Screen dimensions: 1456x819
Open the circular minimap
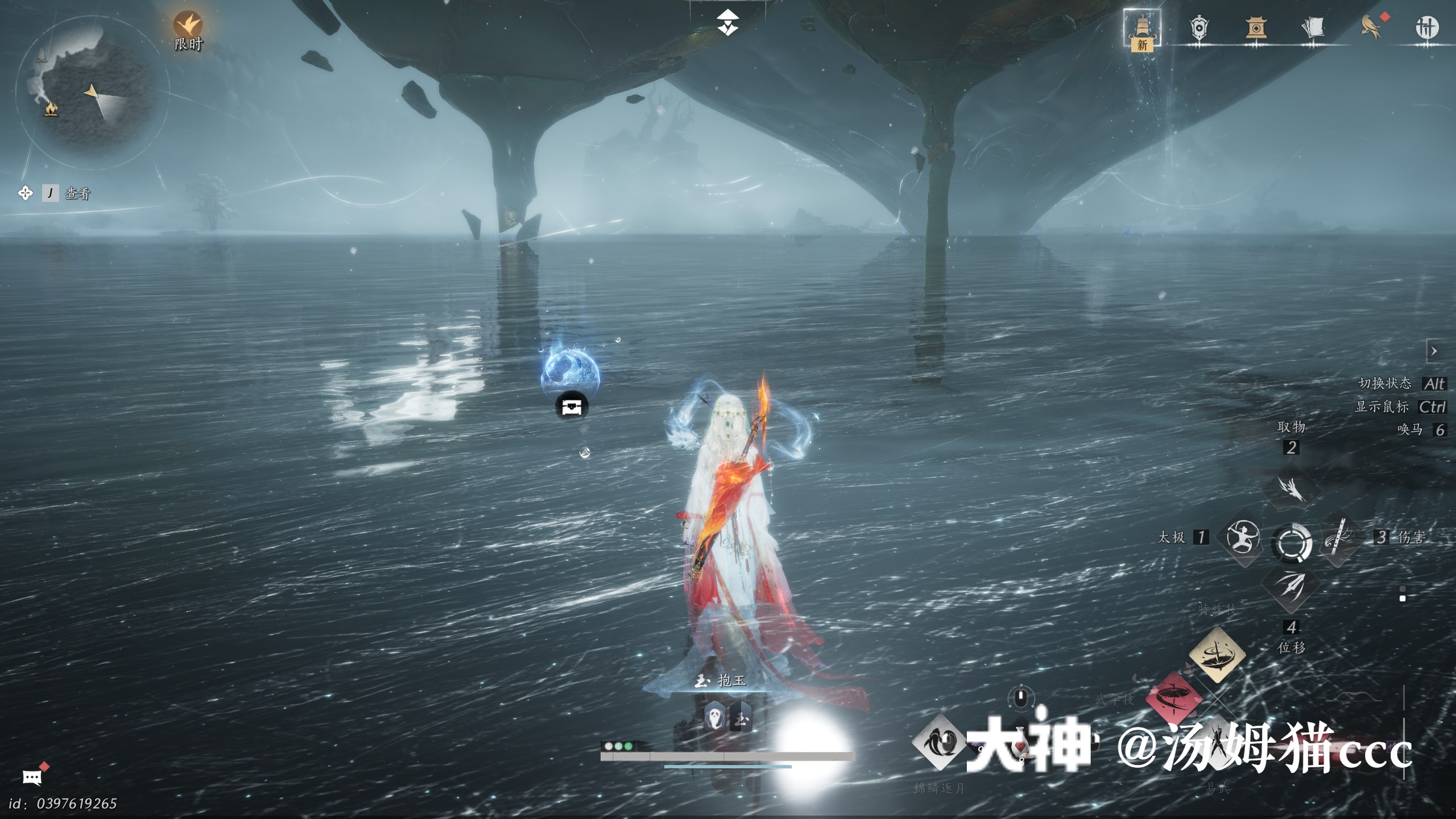(x=91, y=91)
